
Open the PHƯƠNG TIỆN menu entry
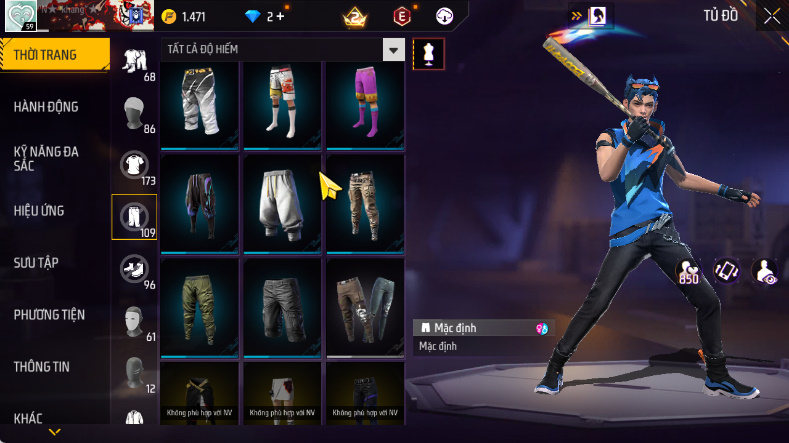pos(49,314)
